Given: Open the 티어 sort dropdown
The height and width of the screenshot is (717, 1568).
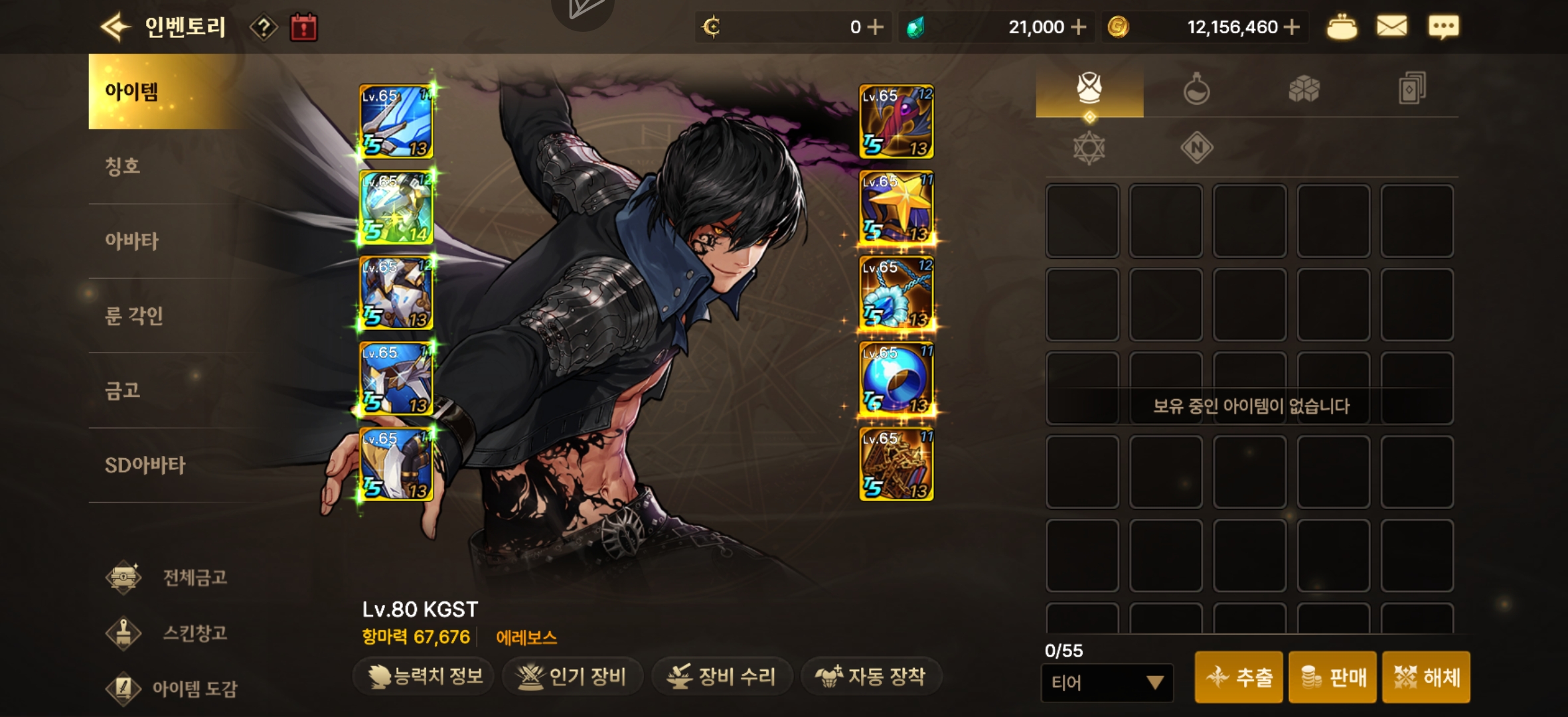Looking at the screenshot, I should point(1107,681).
